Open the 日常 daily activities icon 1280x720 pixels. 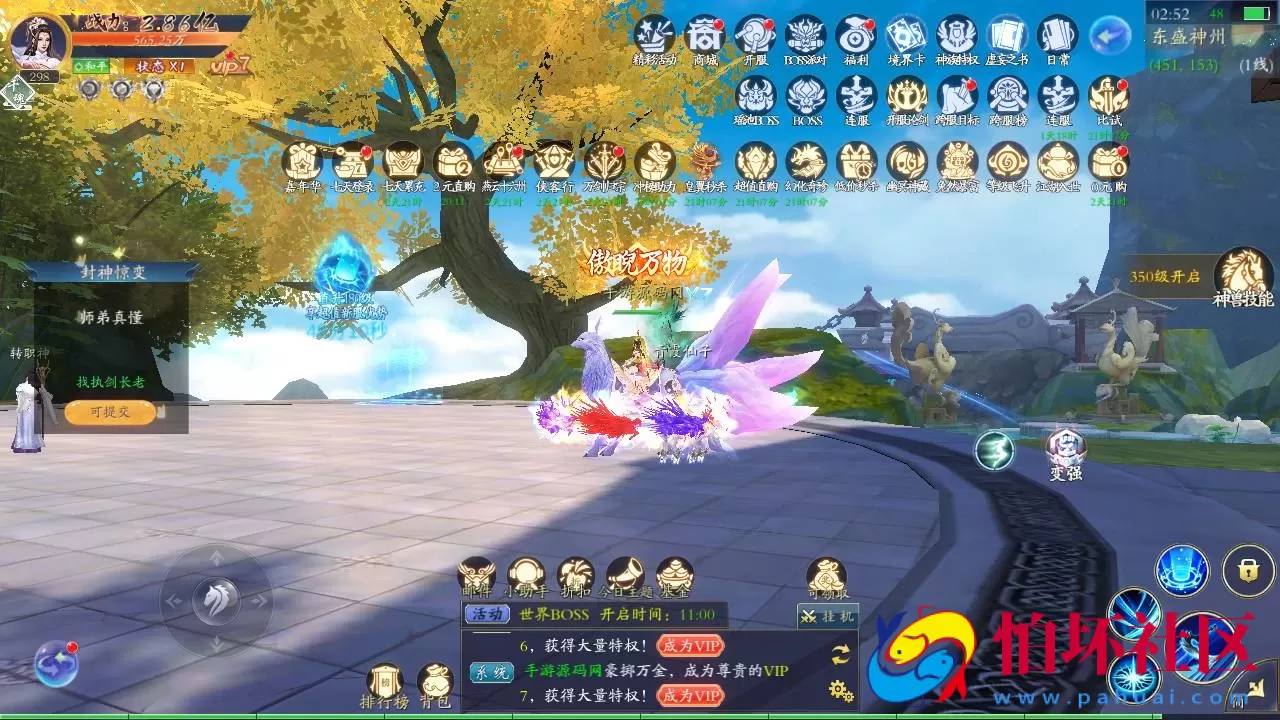point(1058,37)
